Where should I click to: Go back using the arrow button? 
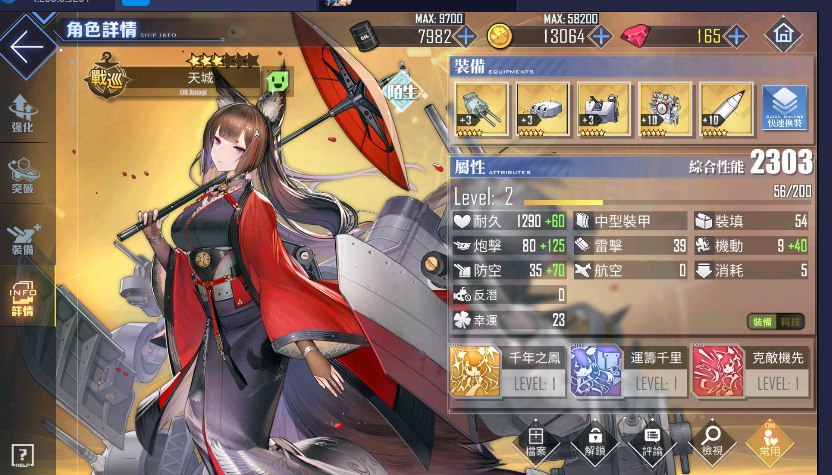click(x=26, y=47)
